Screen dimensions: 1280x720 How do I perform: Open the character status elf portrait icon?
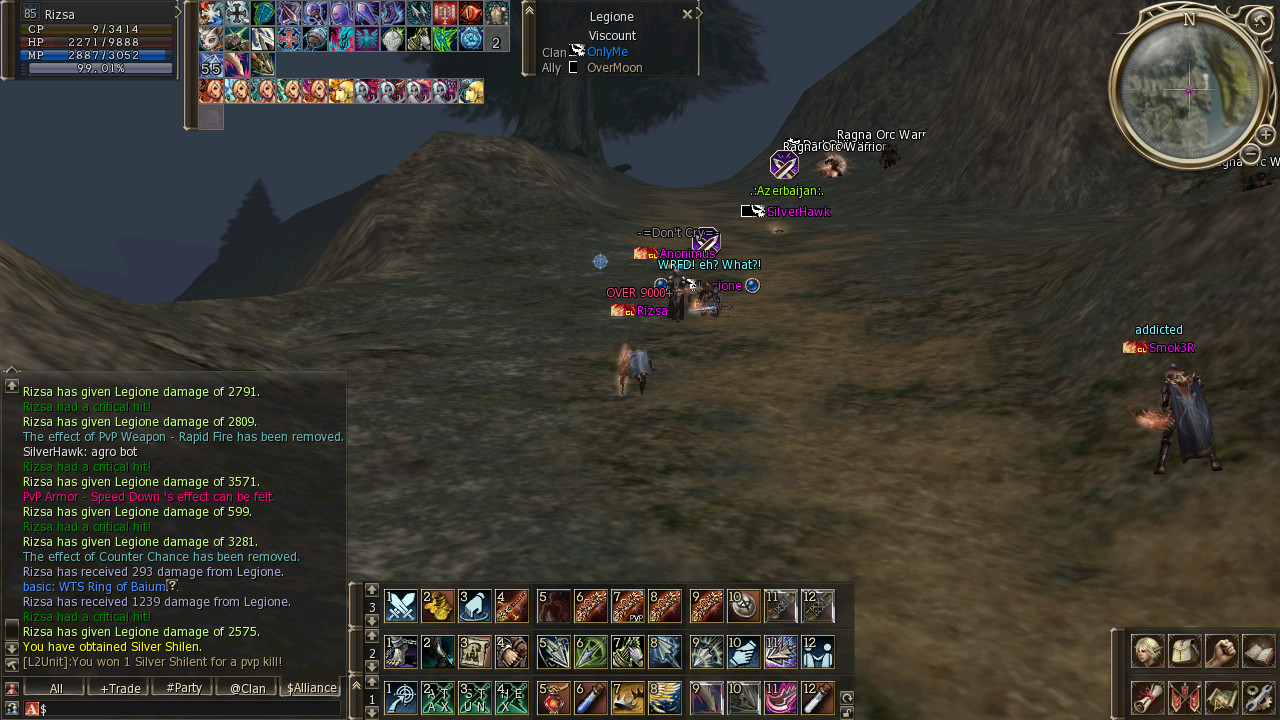point(1147,651)
